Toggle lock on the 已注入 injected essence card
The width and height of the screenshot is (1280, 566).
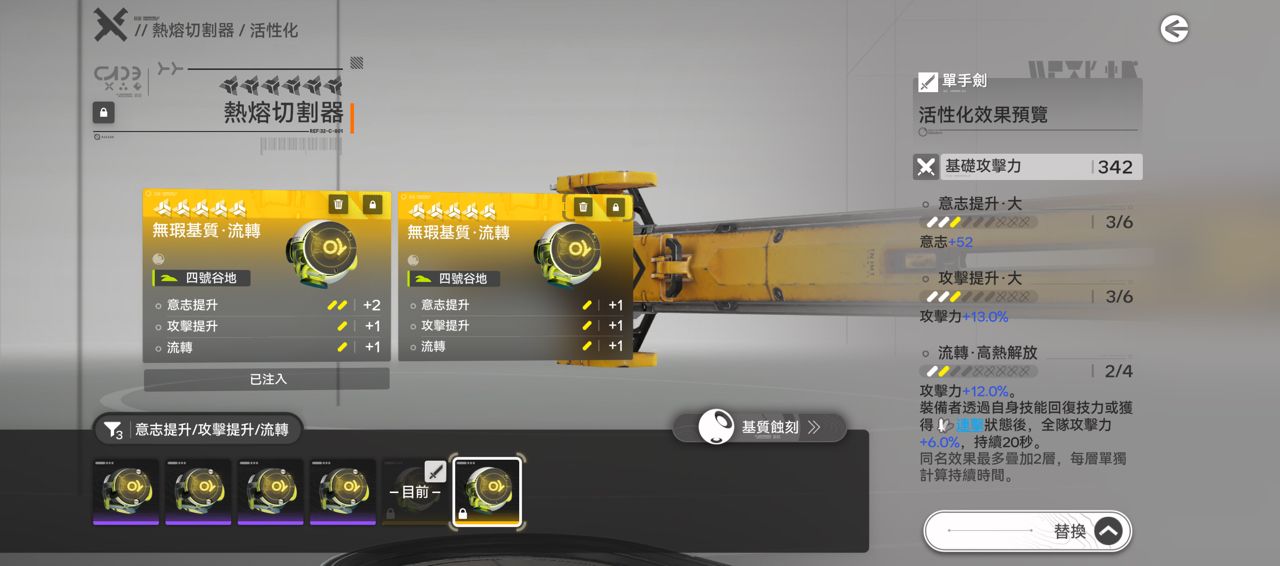(x=372, y=204)
